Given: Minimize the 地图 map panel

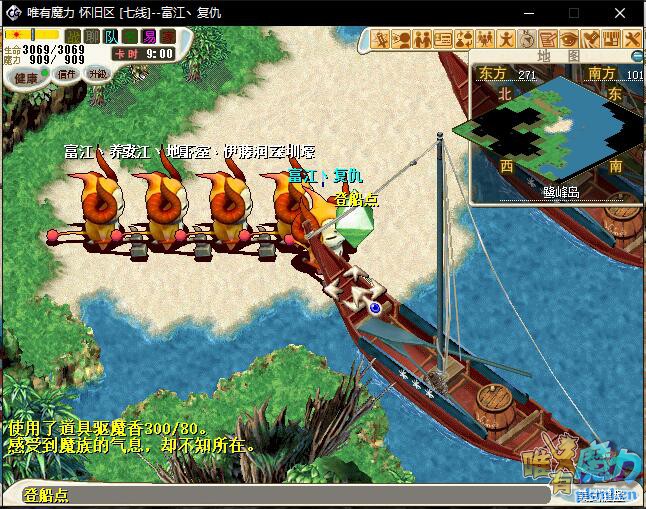Looking at the screenshot, I should pyautogui.click(x=636, y=56).
